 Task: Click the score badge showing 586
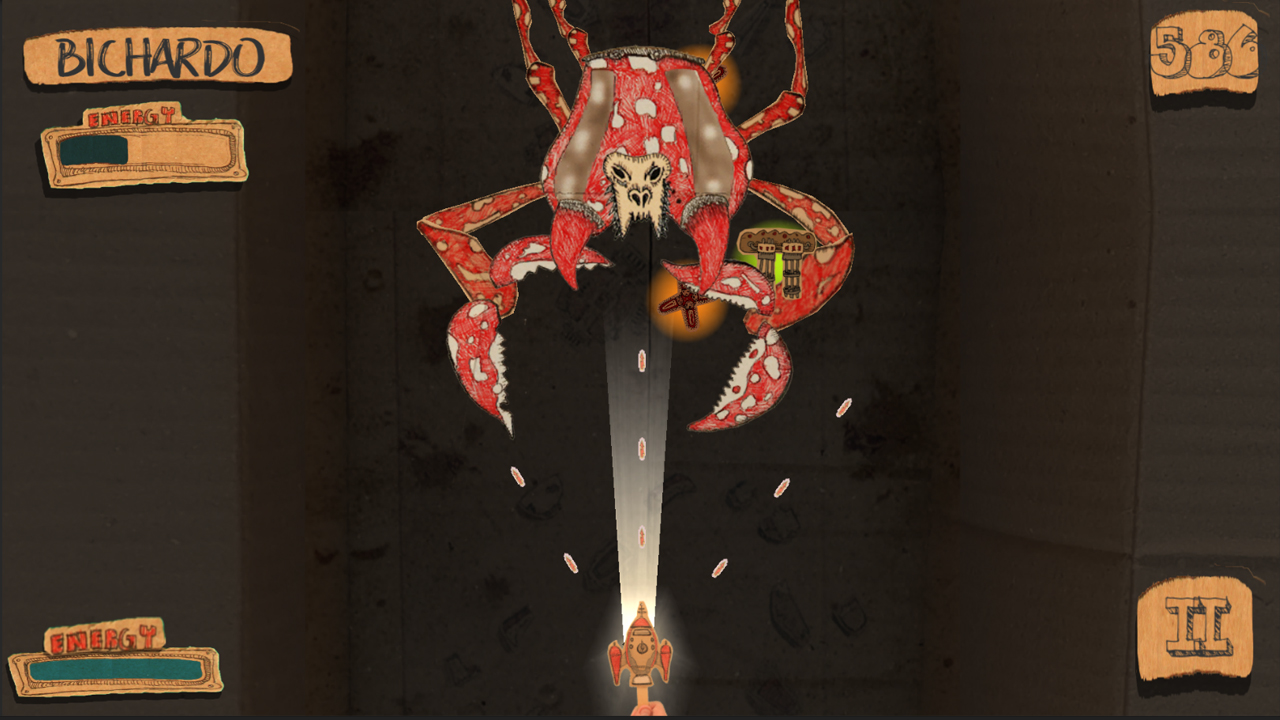click(1205, 50)
